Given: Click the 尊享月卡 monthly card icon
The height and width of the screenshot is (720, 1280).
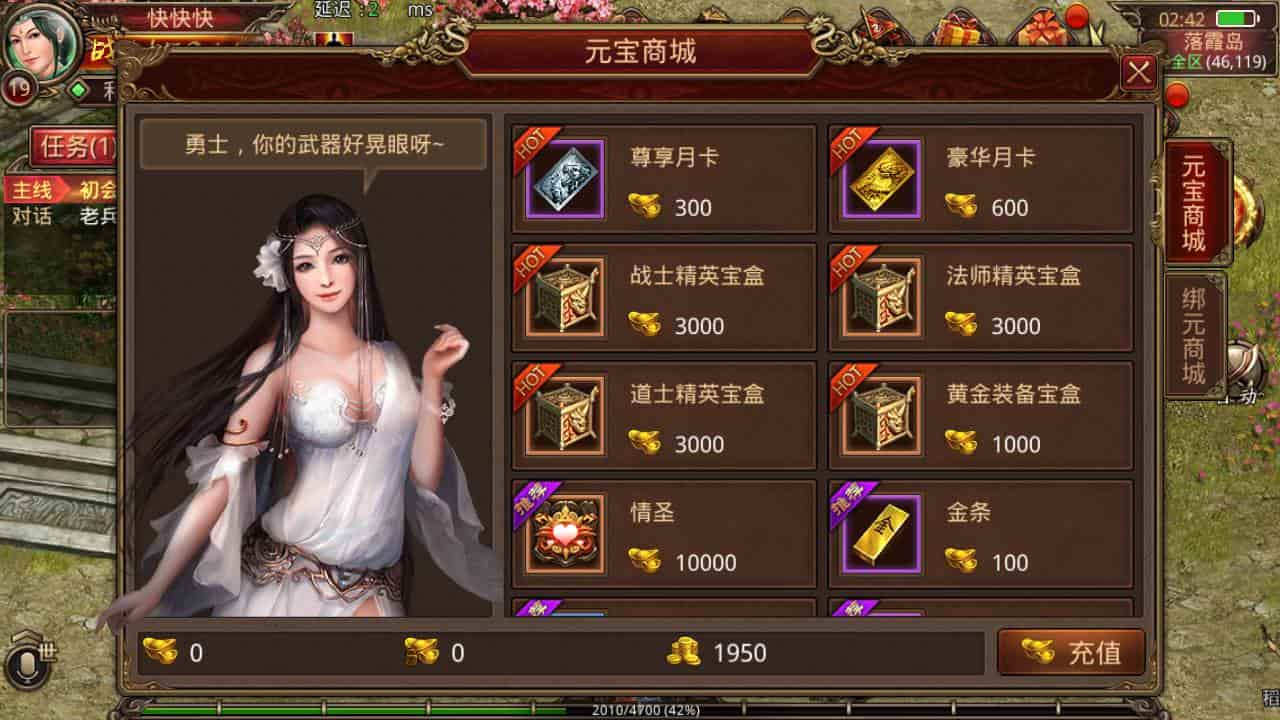Looking at the screenshot, I should [x=565, y=180].
